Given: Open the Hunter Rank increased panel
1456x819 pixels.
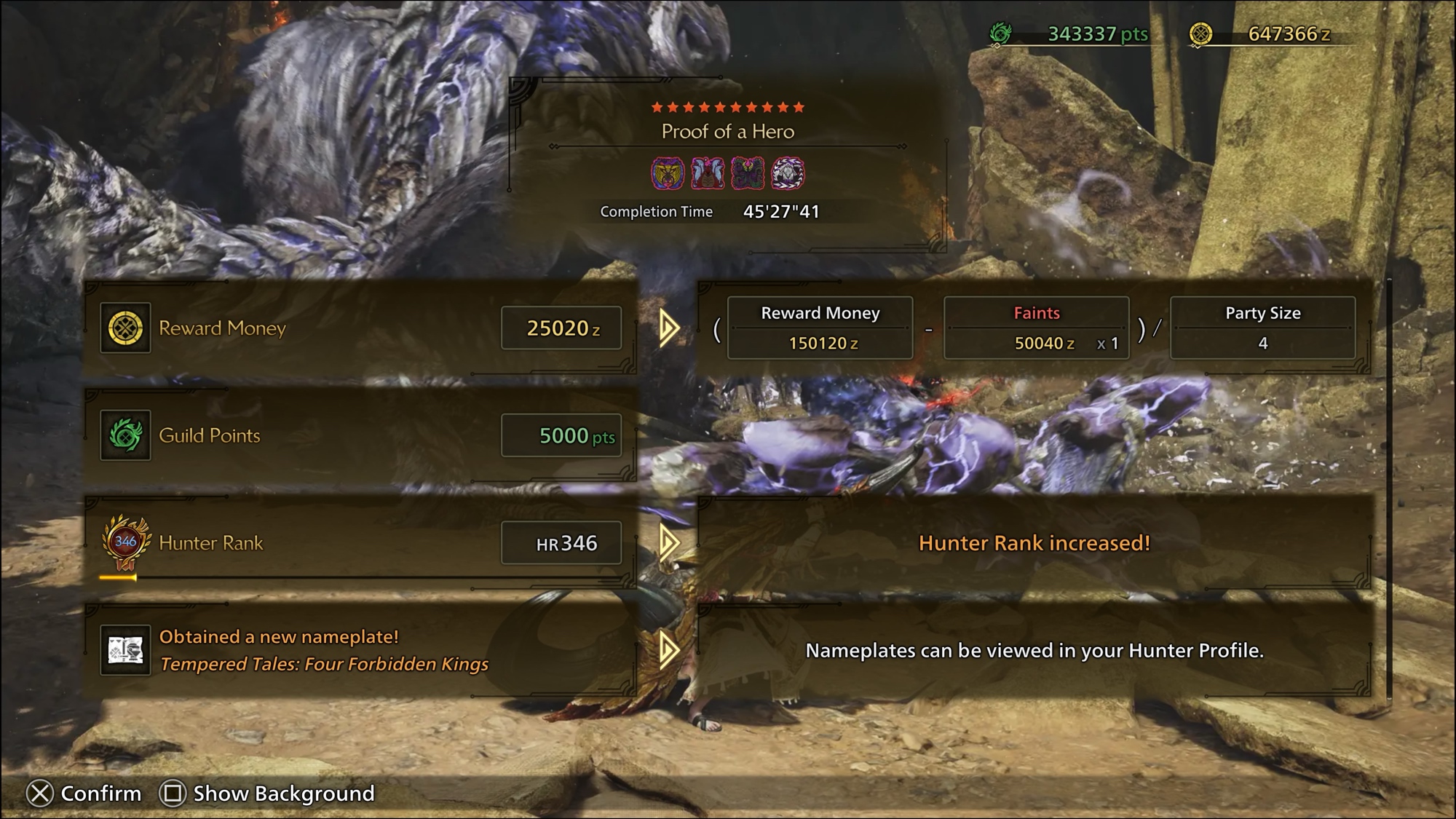Looking at the screenshot, I should click(1034, 543).
